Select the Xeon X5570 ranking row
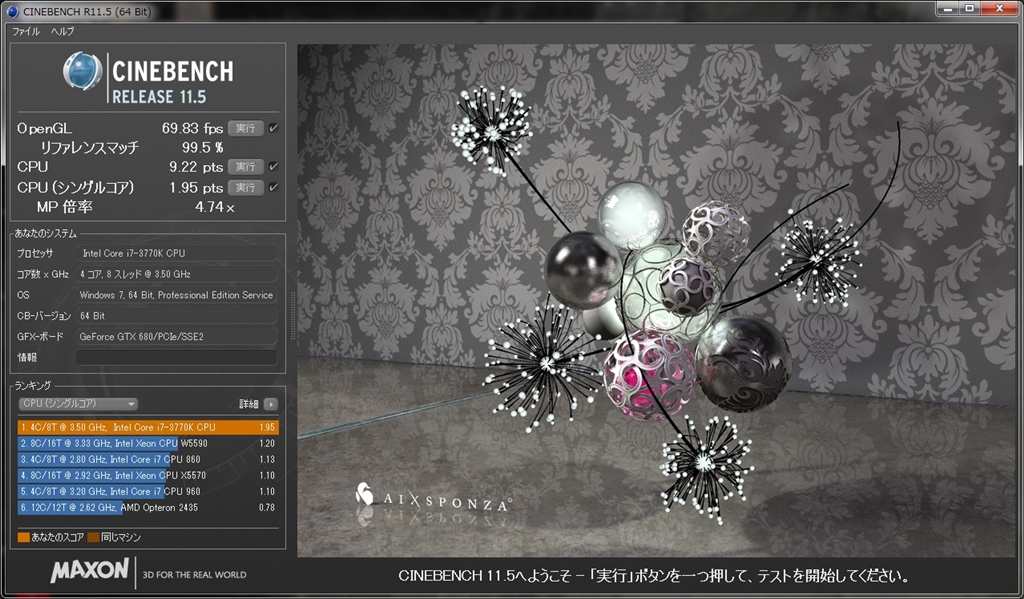This screenshot has height=599, width=1024. point(147,475)
